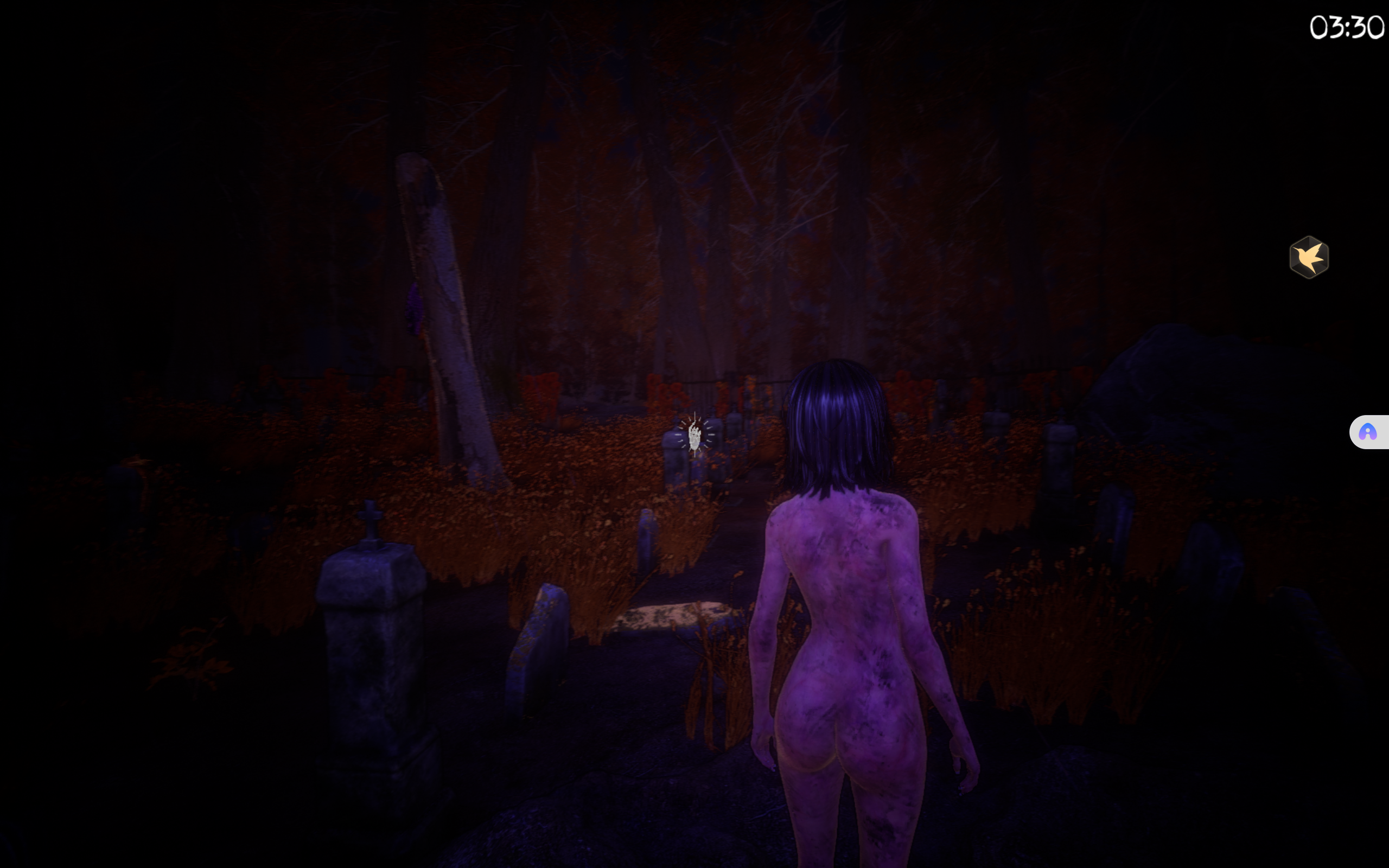This screenshot has height=868, width=1389.
Task: Click the golden bird hexagon icon
Action: (x=1309, y=257)
